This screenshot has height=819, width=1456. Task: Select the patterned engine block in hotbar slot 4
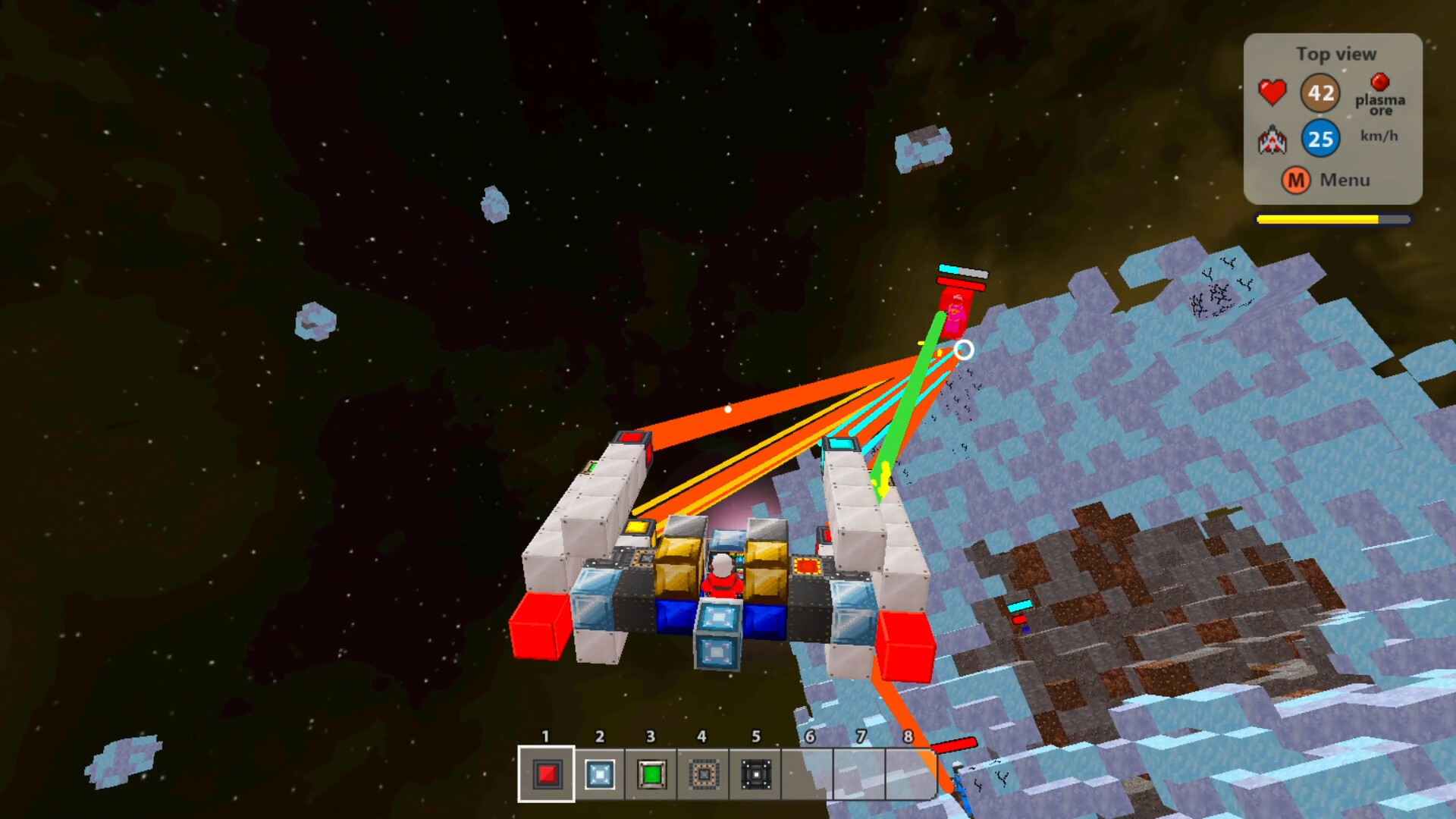point(703,774)
